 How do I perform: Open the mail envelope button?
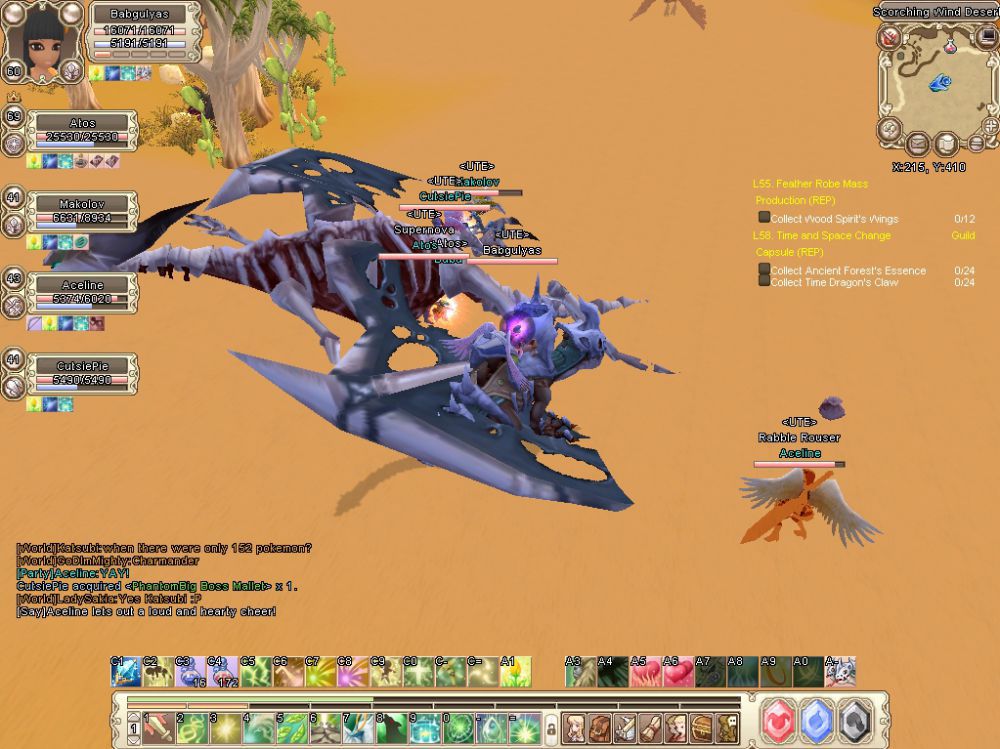pos(917,145)
